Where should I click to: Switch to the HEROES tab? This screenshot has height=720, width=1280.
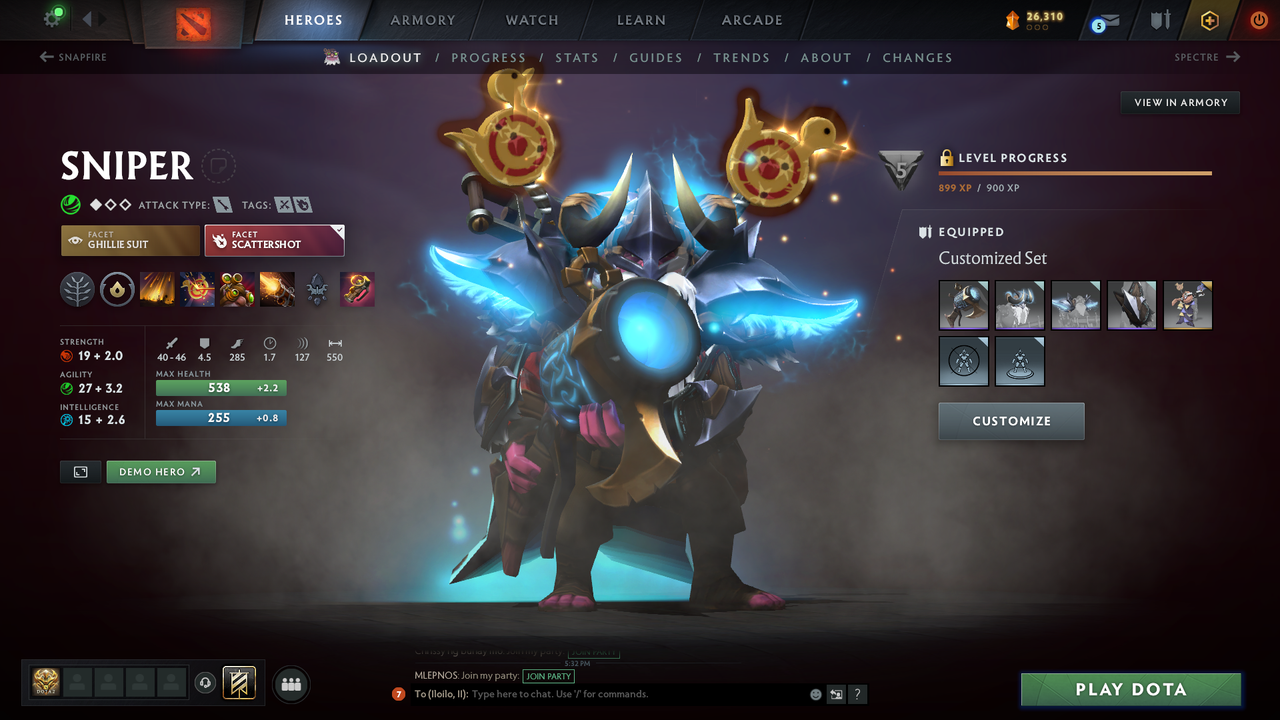point(313,19)
